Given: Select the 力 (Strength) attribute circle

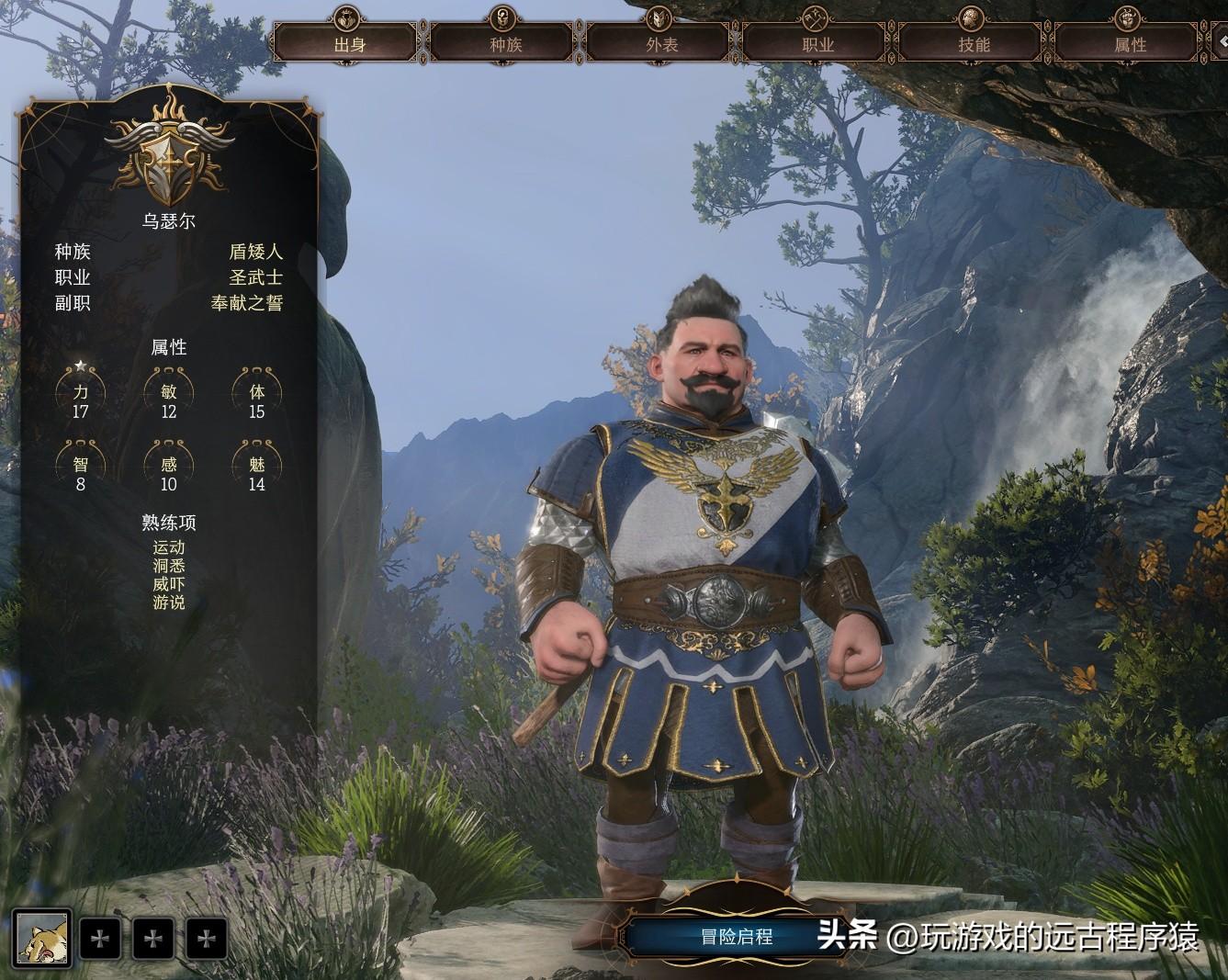Looking at the screenshot, I should (81, 393).
